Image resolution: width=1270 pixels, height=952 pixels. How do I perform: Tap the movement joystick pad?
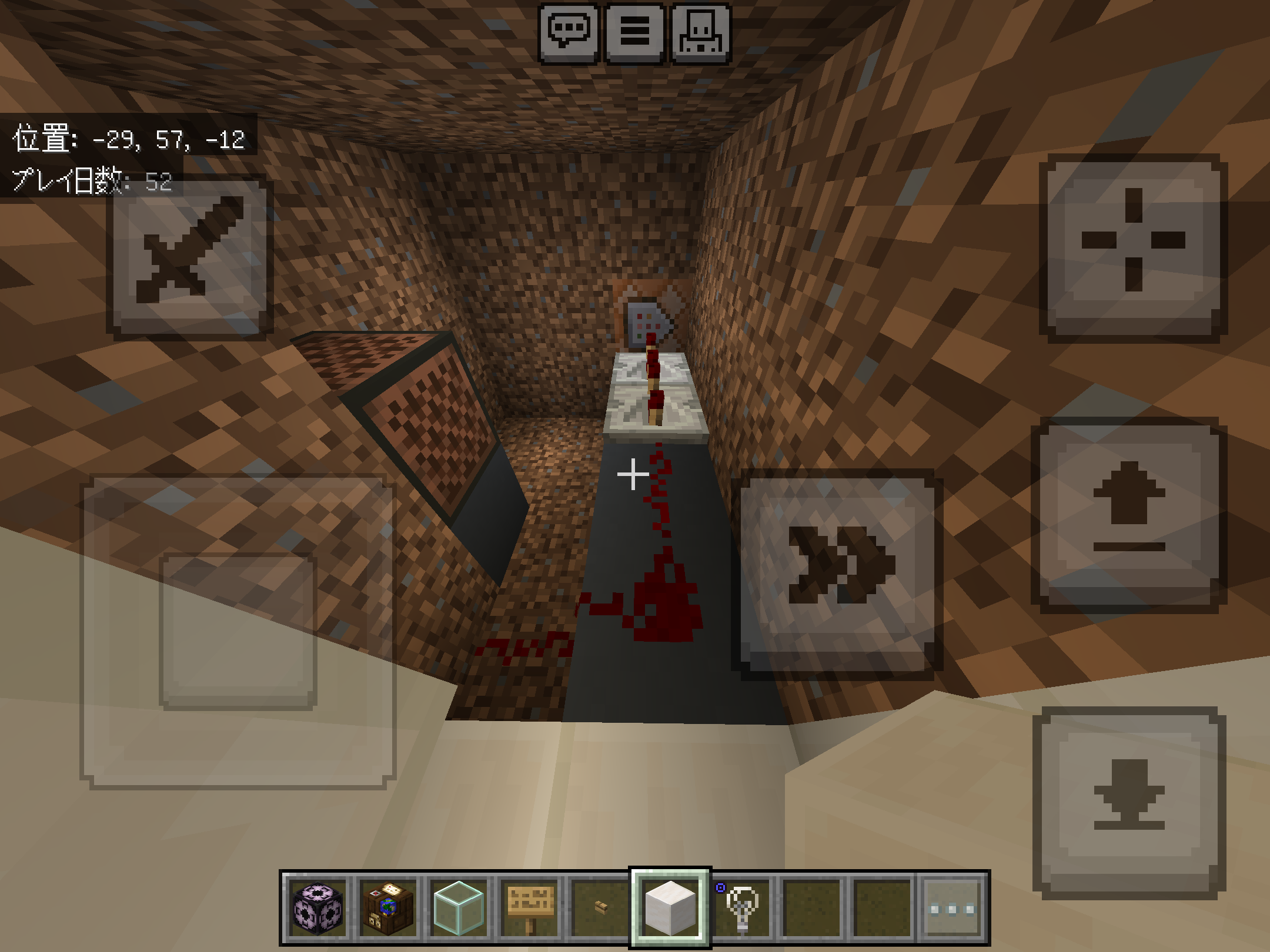tap(238, 632)
